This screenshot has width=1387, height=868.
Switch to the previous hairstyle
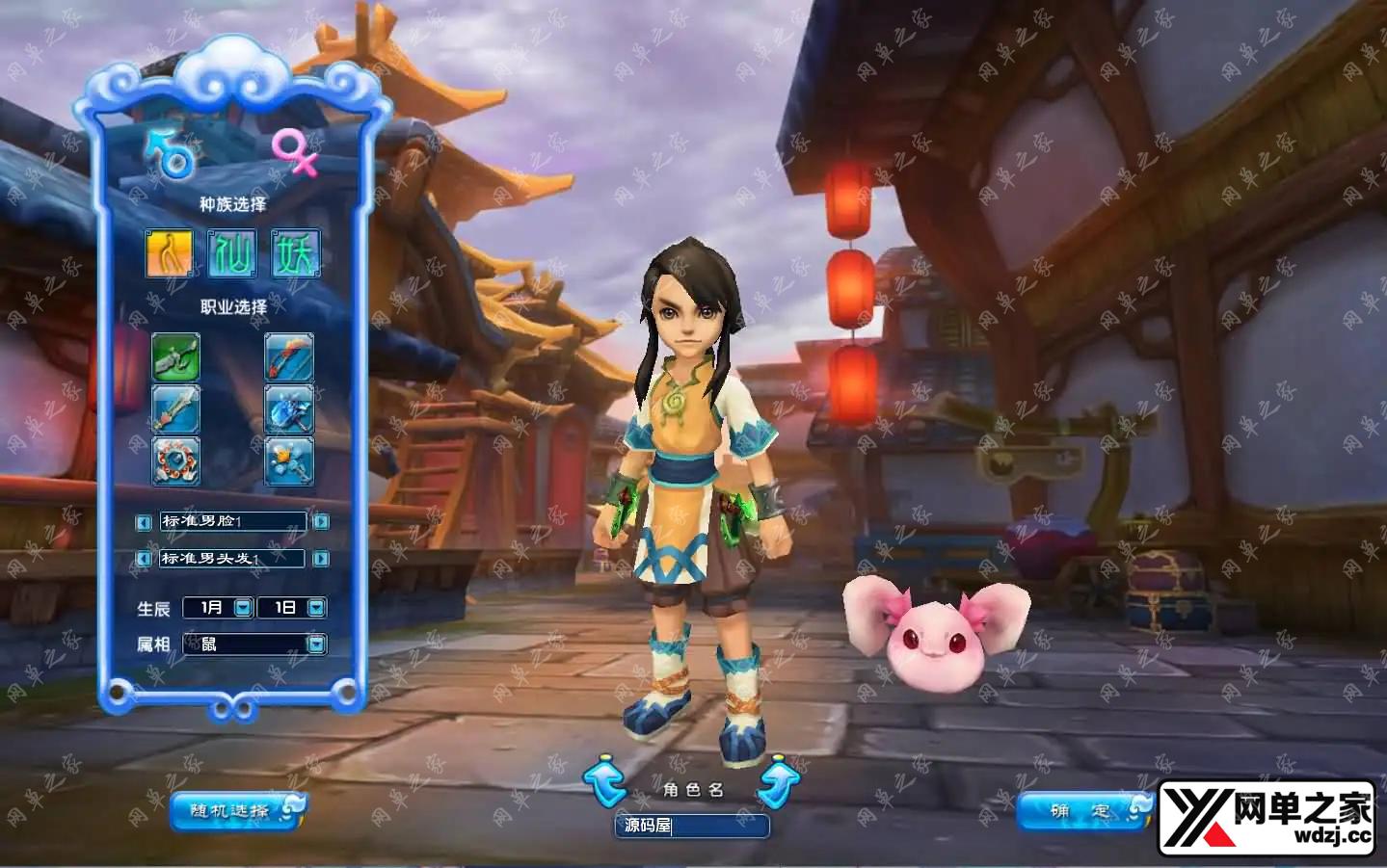point(144,559)
